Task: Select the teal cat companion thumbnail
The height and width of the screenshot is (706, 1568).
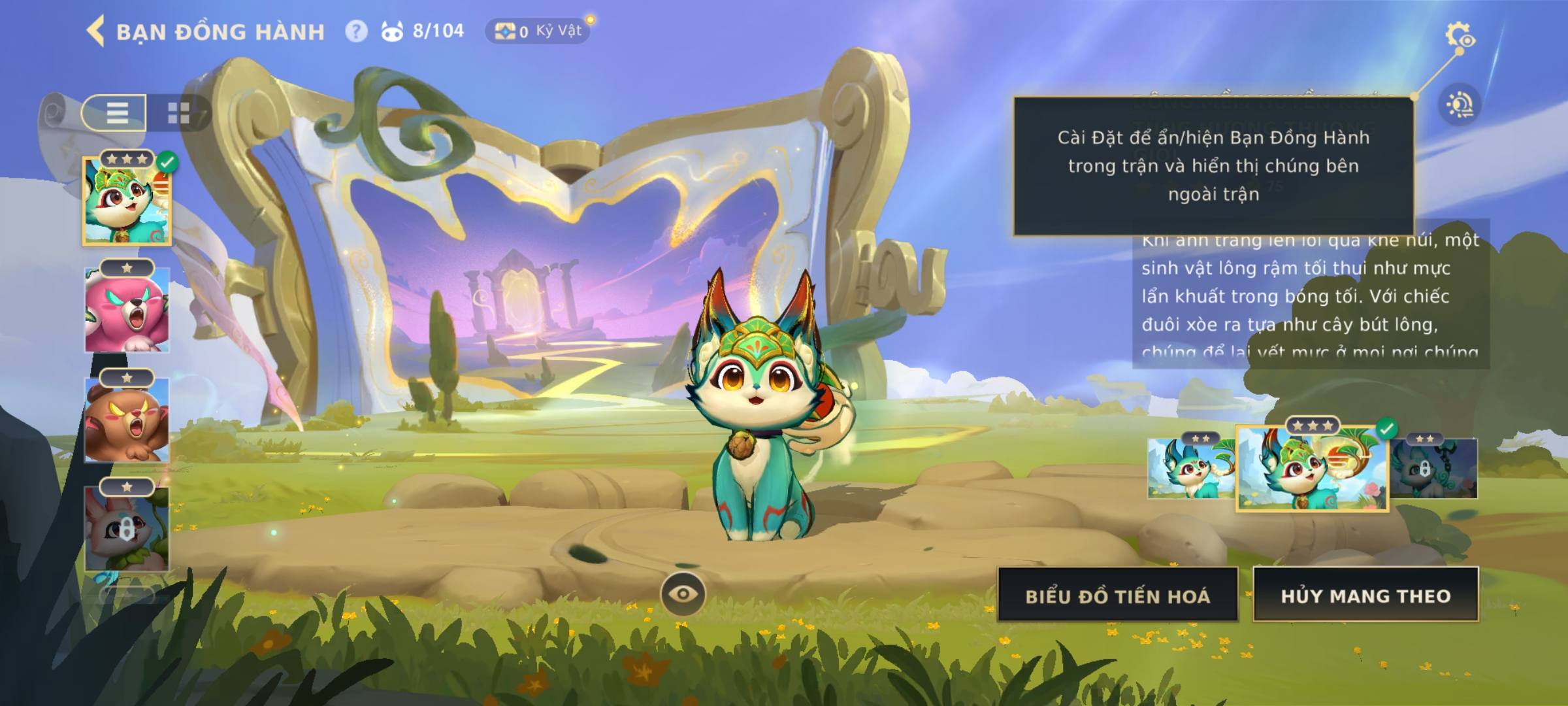Action: [127, 201]
